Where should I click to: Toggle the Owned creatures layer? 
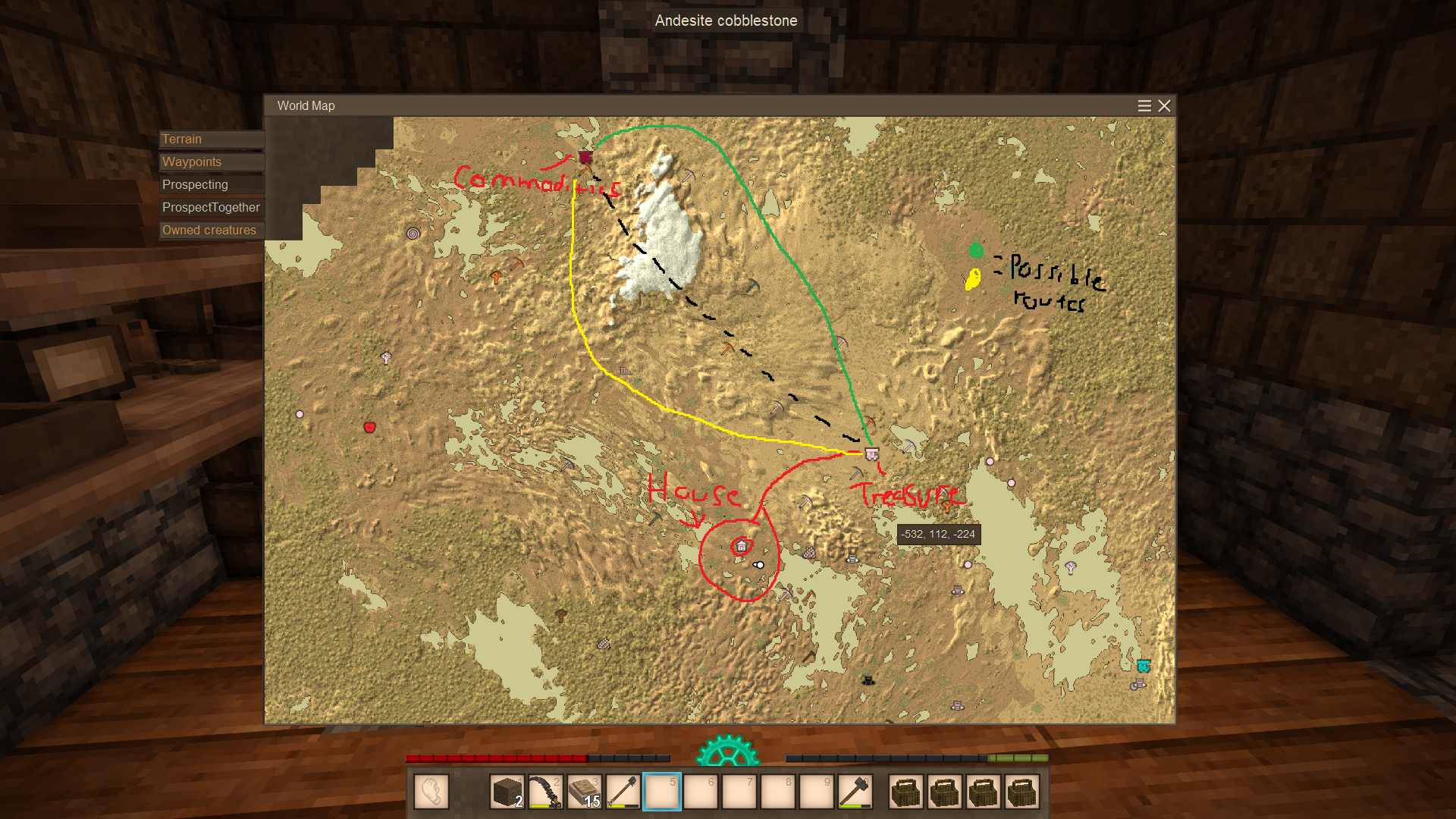point(211,231)
